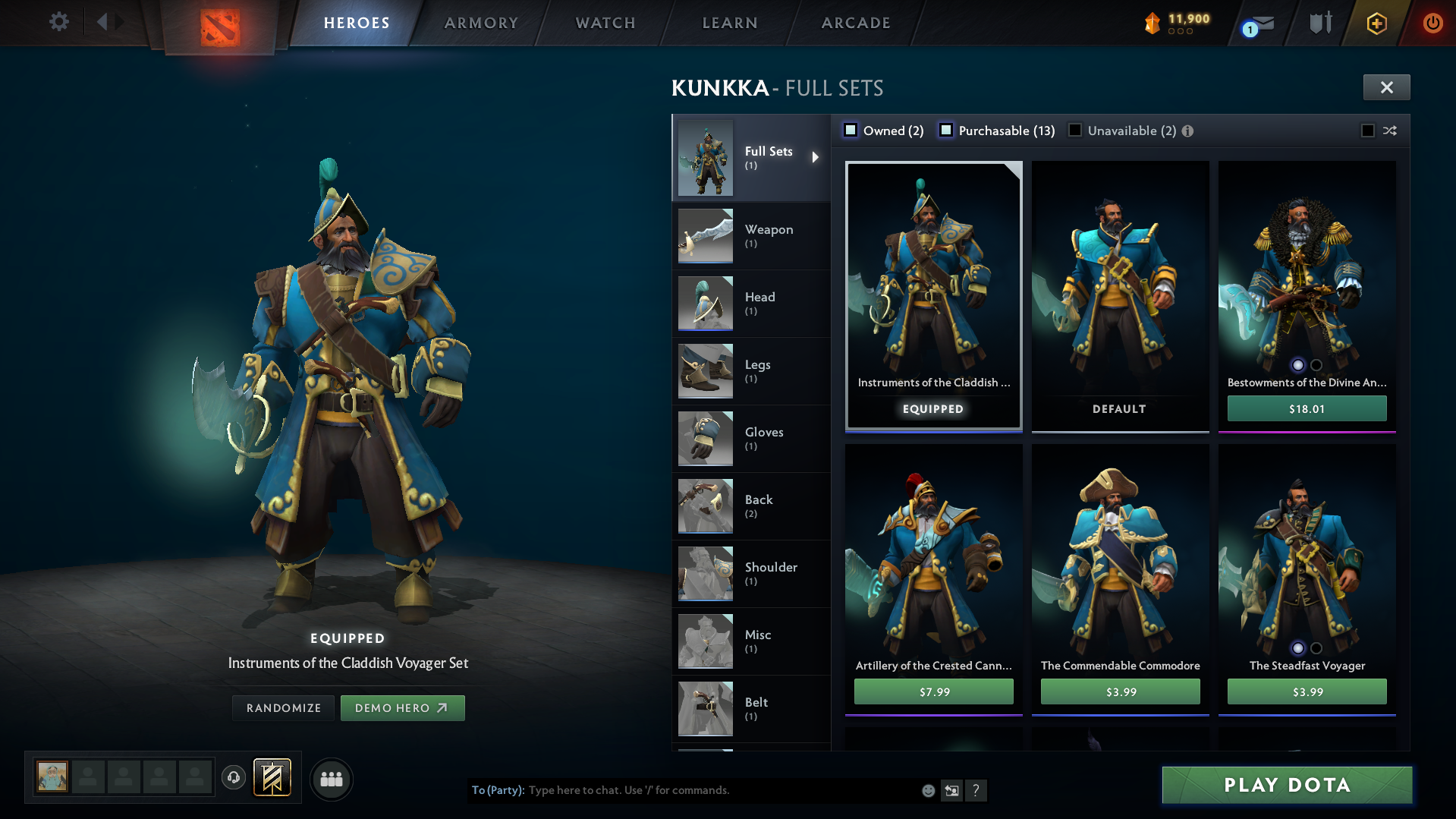The height and width of the screenshot is (819, 1456).
Task: Check the Unavailable (2) filter box
Action: tap(1075, 130)
